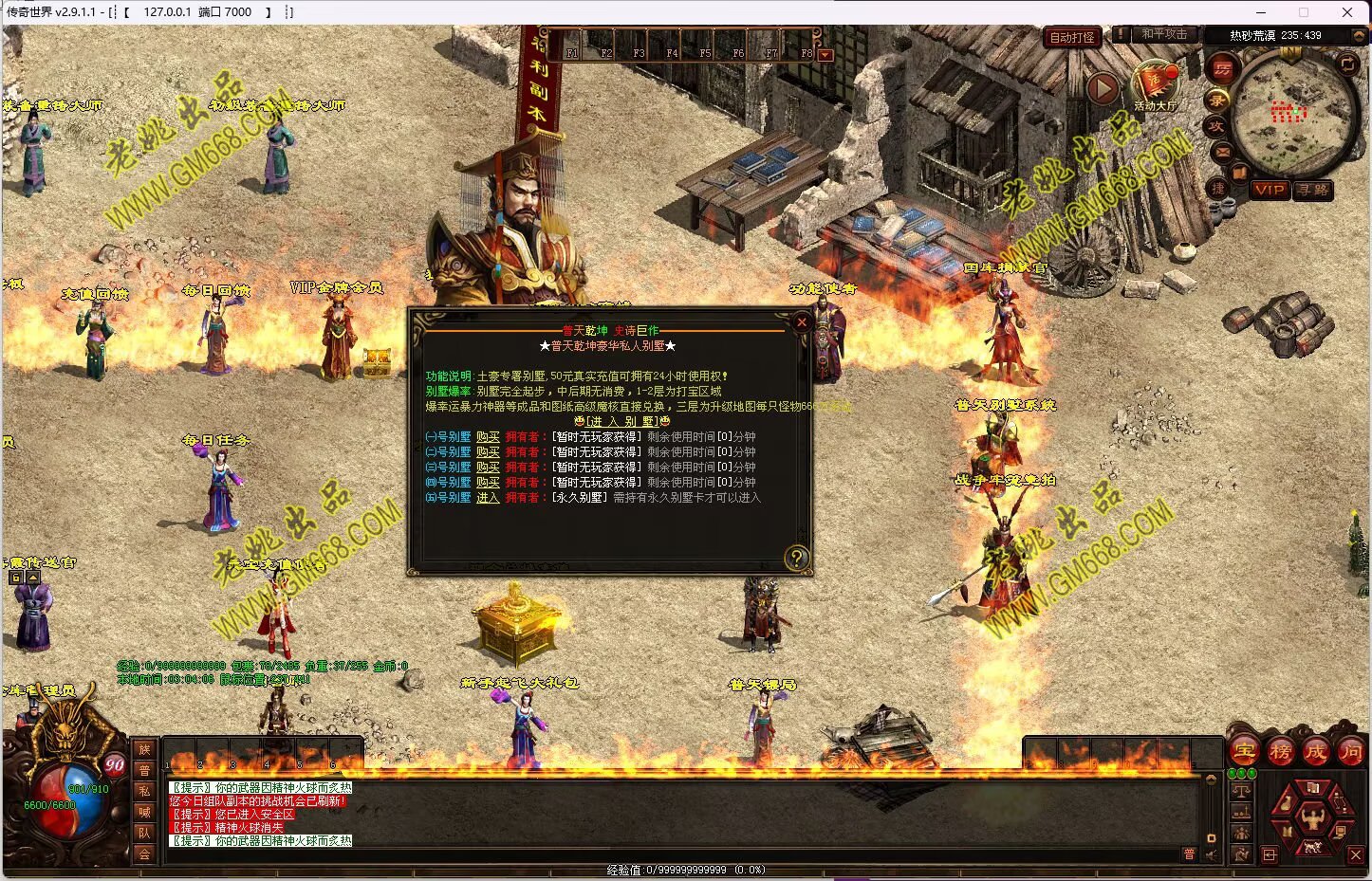This screenshot has height=881, width=1372.
Task: Toggle the 自动打怪 auto-fight button
Action: (1072, 38)
